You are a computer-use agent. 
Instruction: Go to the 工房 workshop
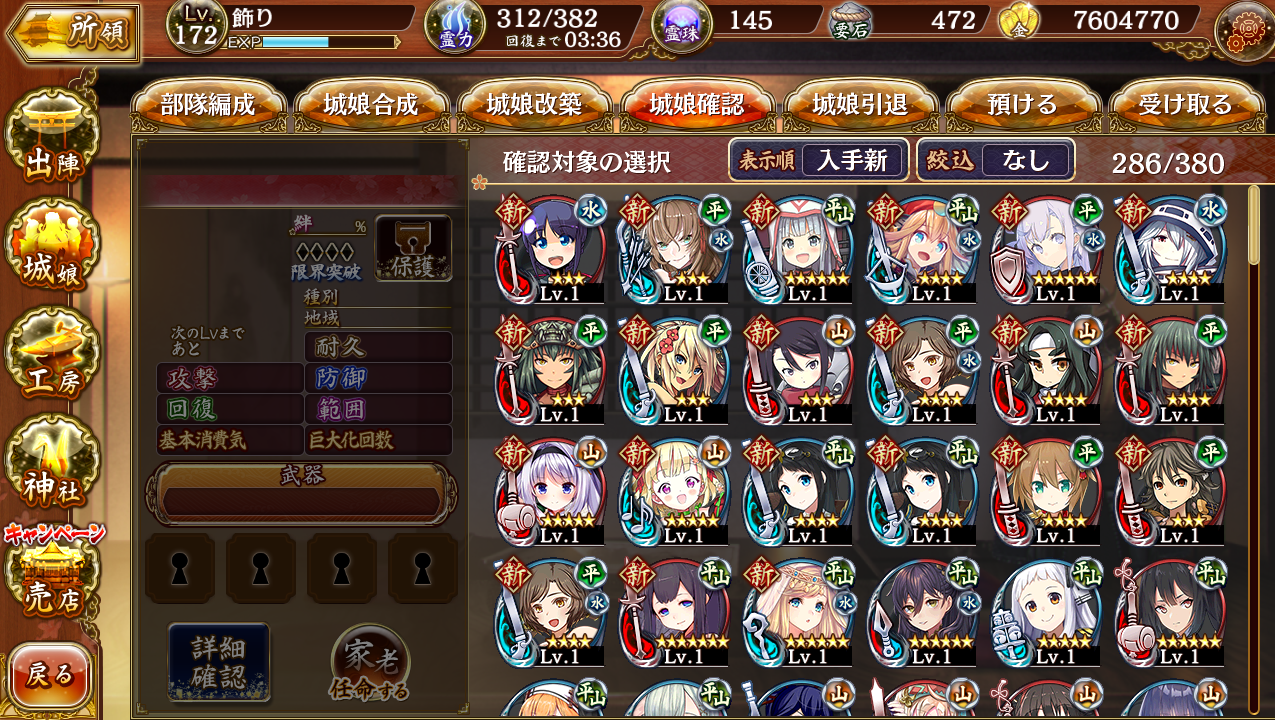point(52,358)
